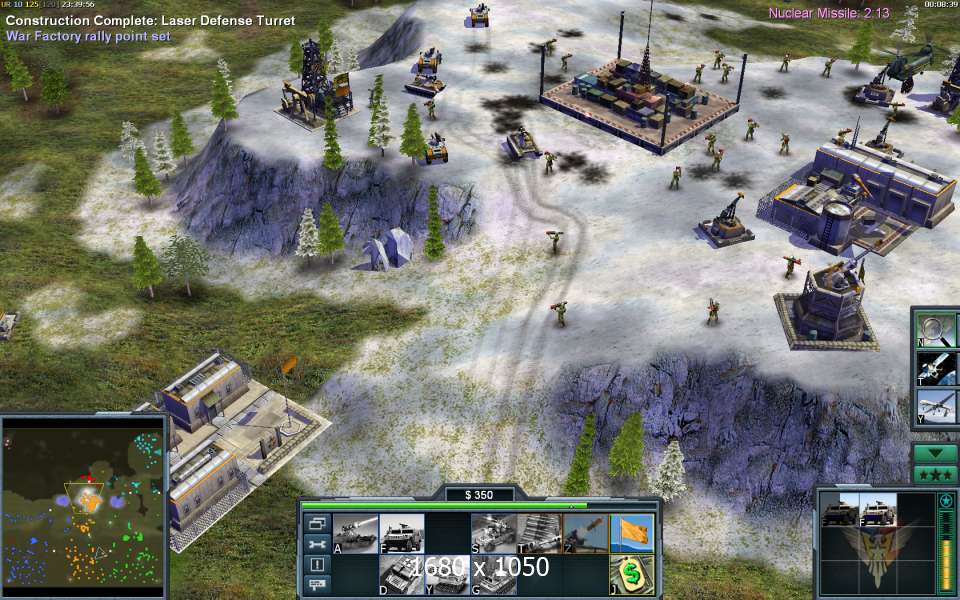
Task: Build the tank with hotkey G
Action: tap(493, 574)
